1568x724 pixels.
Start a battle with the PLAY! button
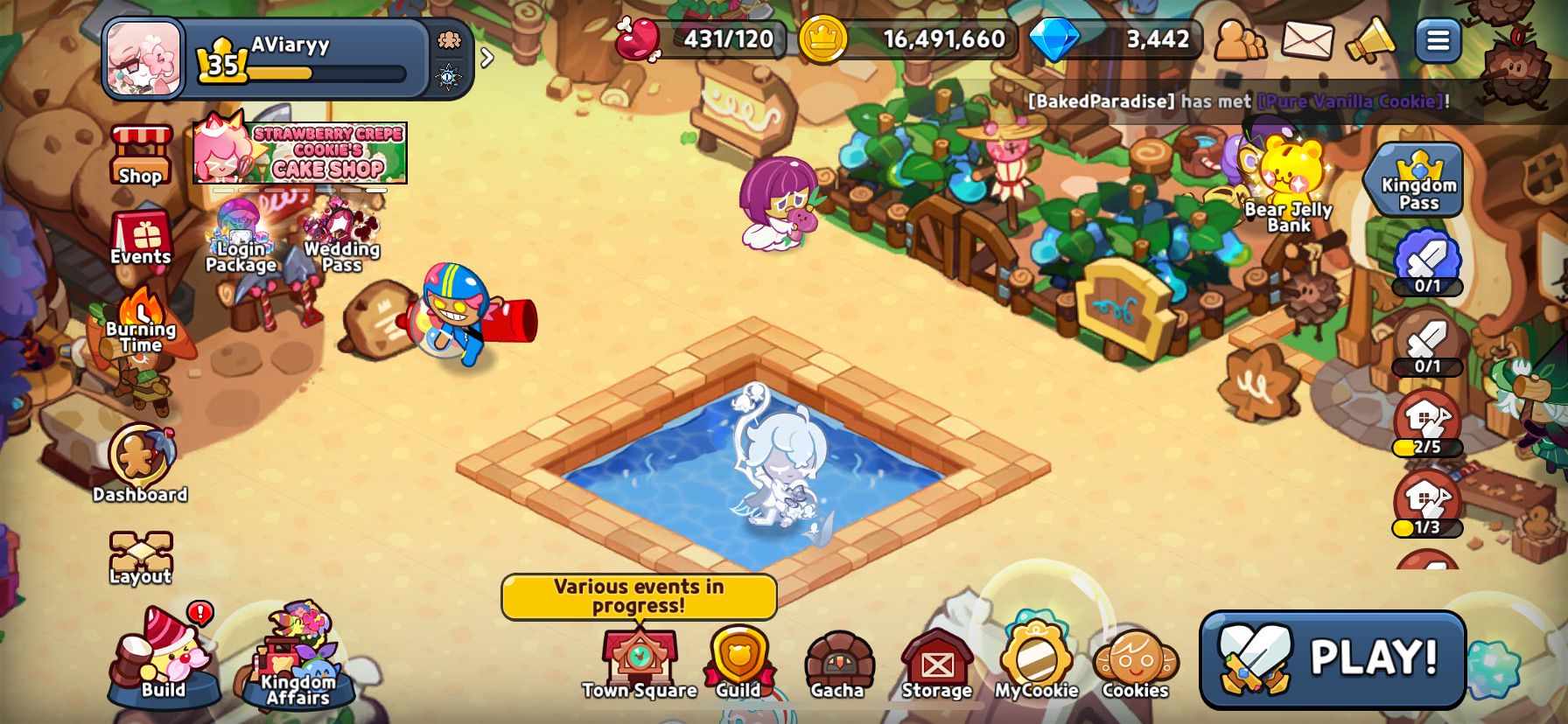[x=1332, y=658]
